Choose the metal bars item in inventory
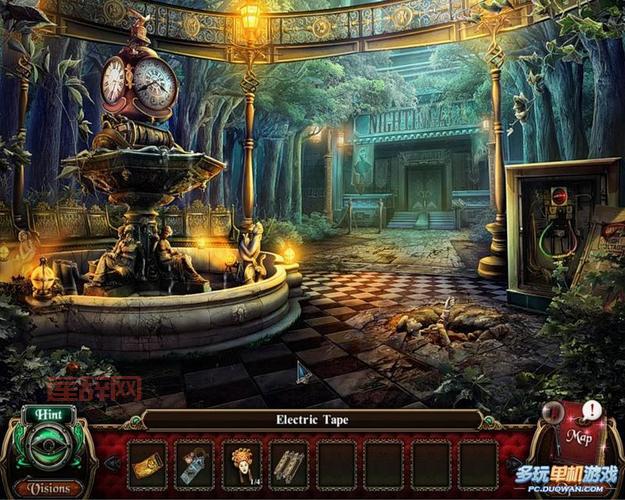The width and height of the screenshot is (625, 500). (289, 465)
